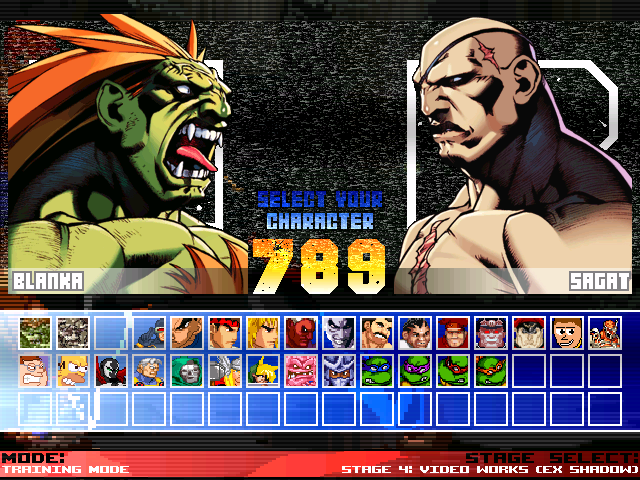
Task: Select the Peter Griffin portrait
Action: (x=35, y=371)
